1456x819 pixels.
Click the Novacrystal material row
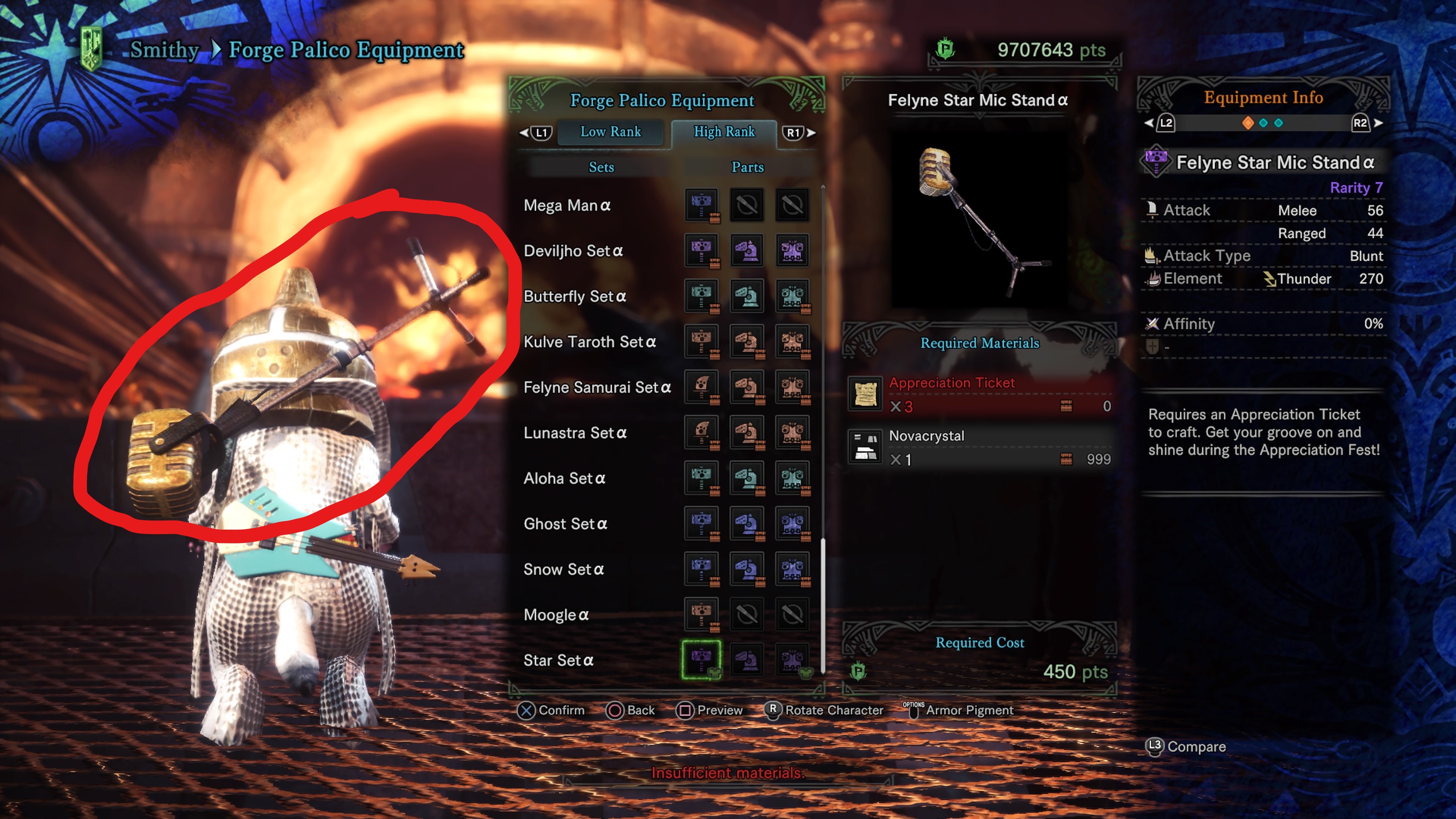point(980,447)
